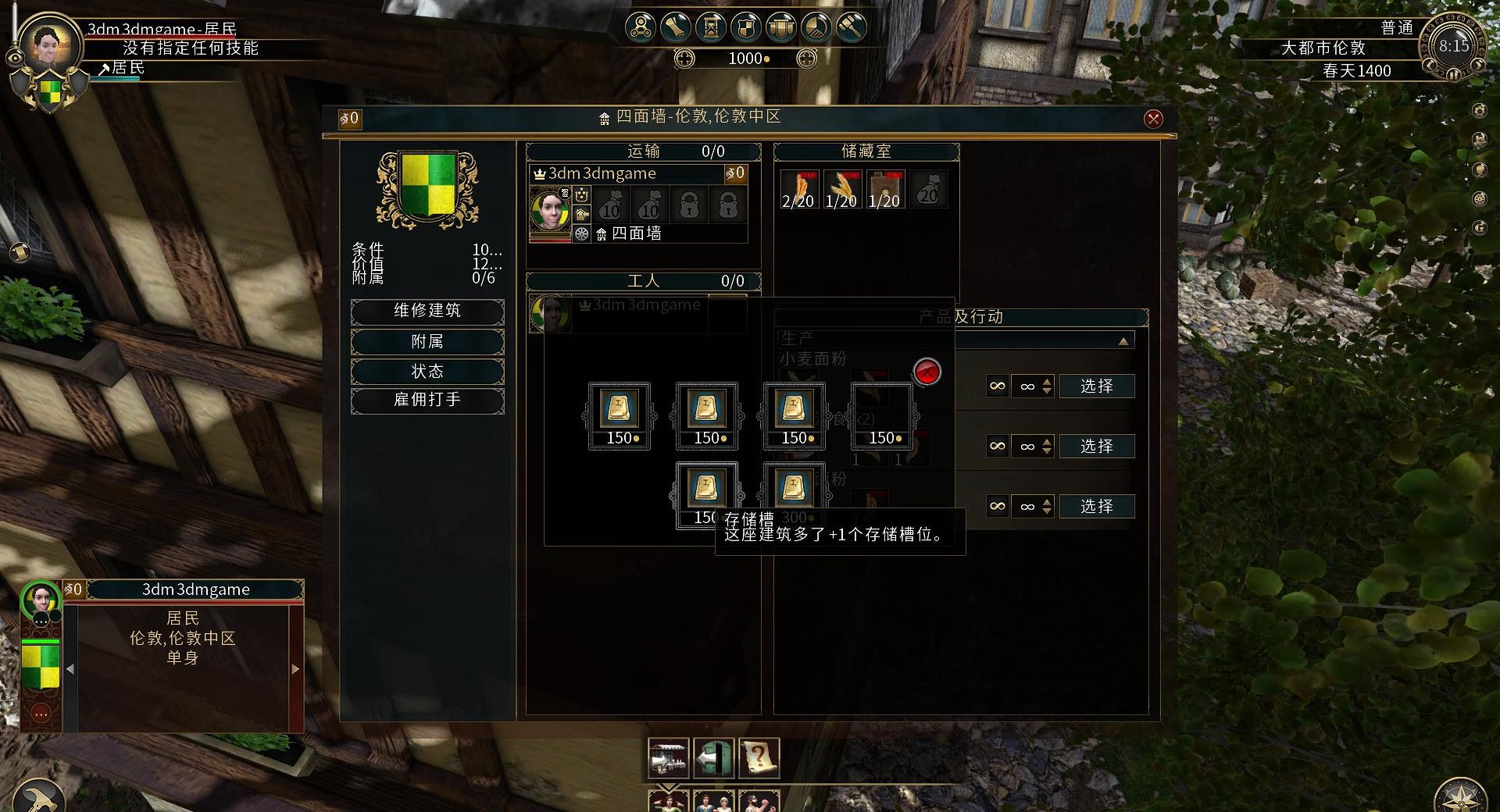Show the building 状态 status
This screenshot has height=812, width=1500.
click(x=427, y=371)
